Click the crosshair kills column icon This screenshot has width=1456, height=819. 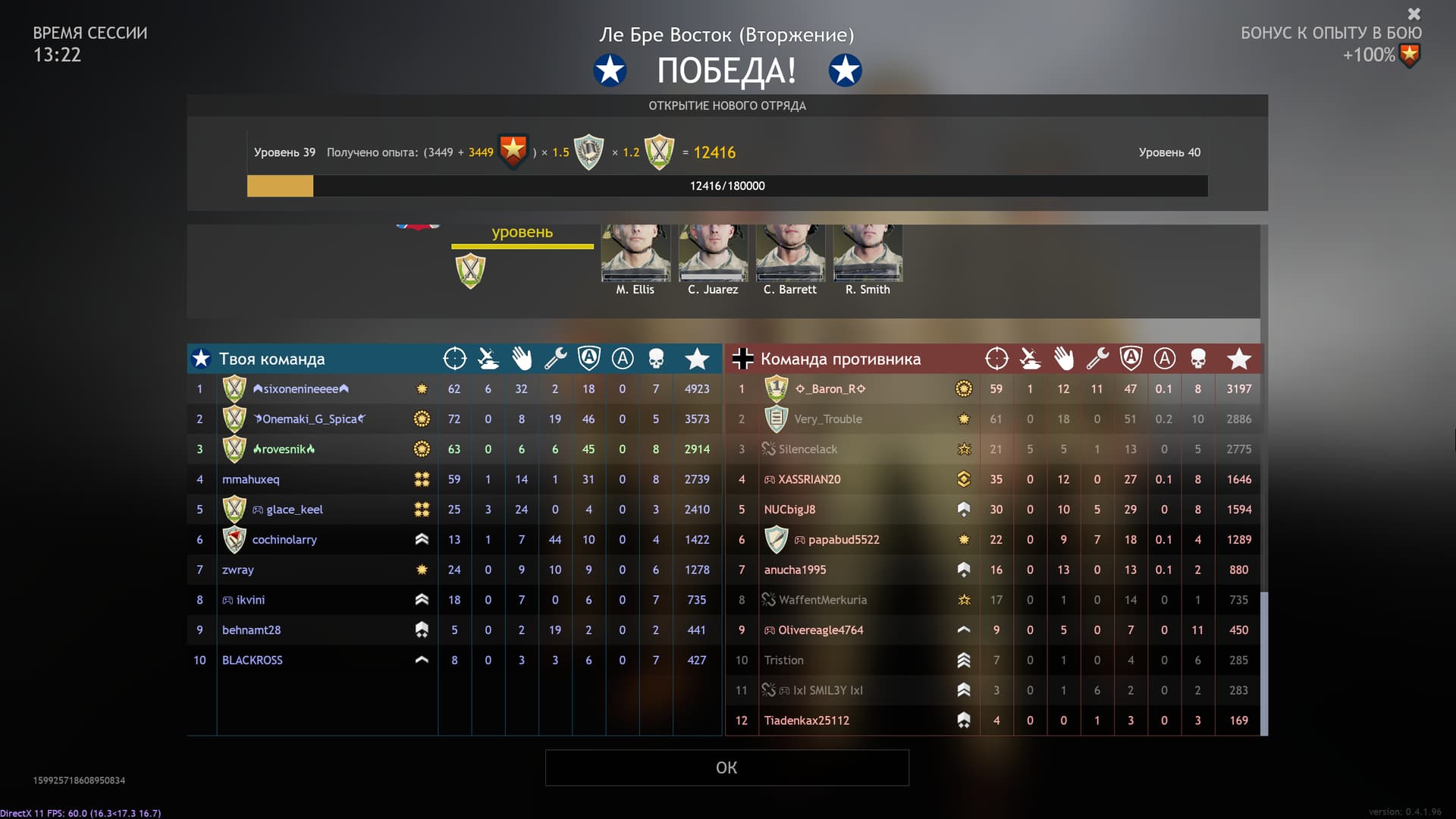(454, 358)
